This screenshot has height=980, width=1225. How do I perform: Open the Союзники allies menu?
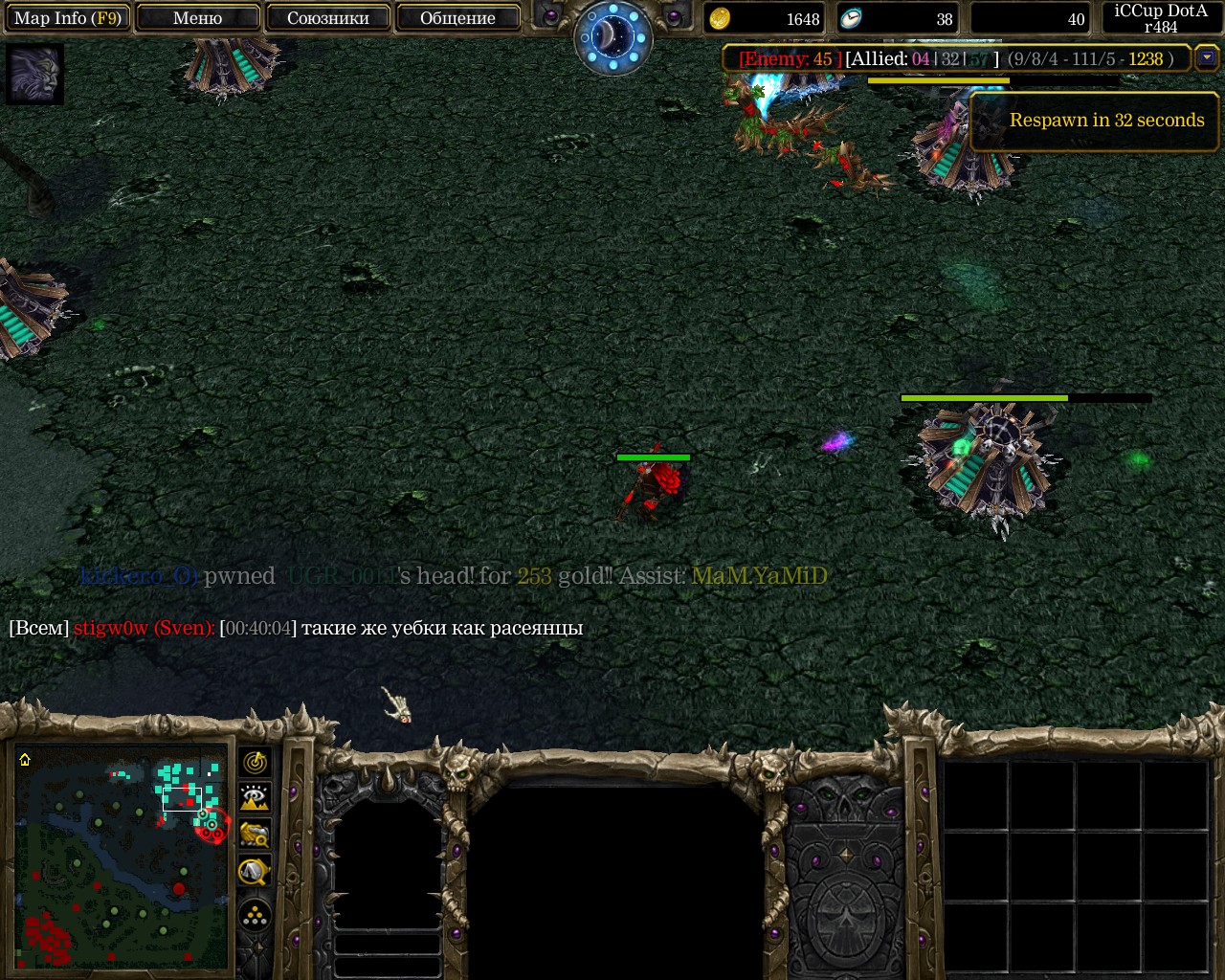tap(327, 18)
